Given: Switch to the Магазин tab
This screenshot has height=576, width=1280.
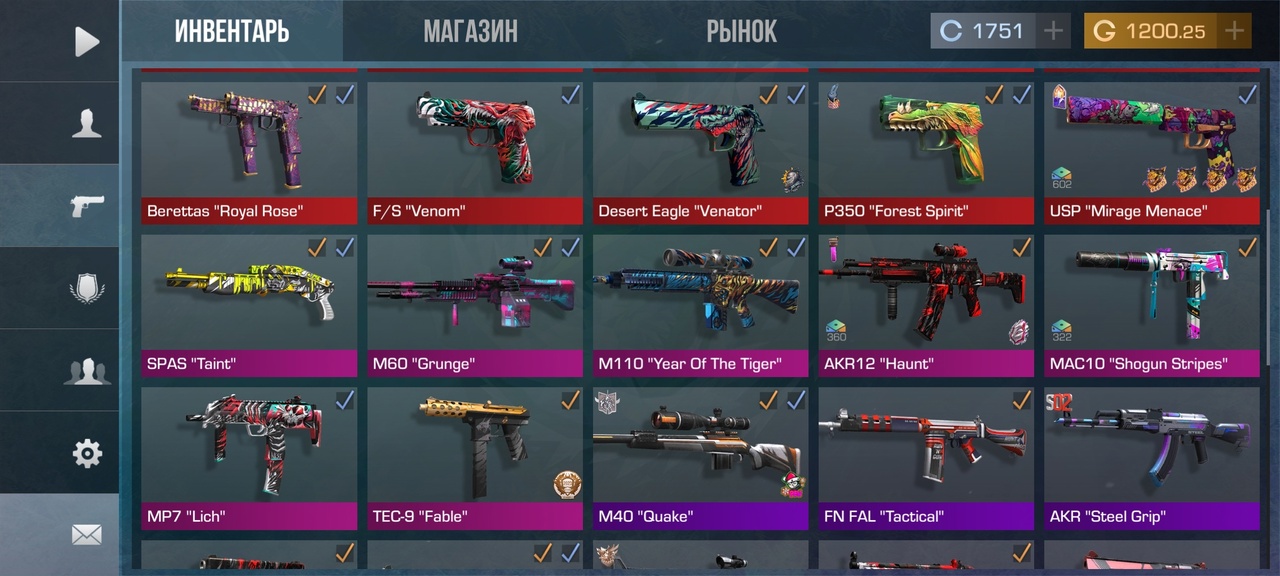Looking at the screenshot, I should click(x=470, y=31).
